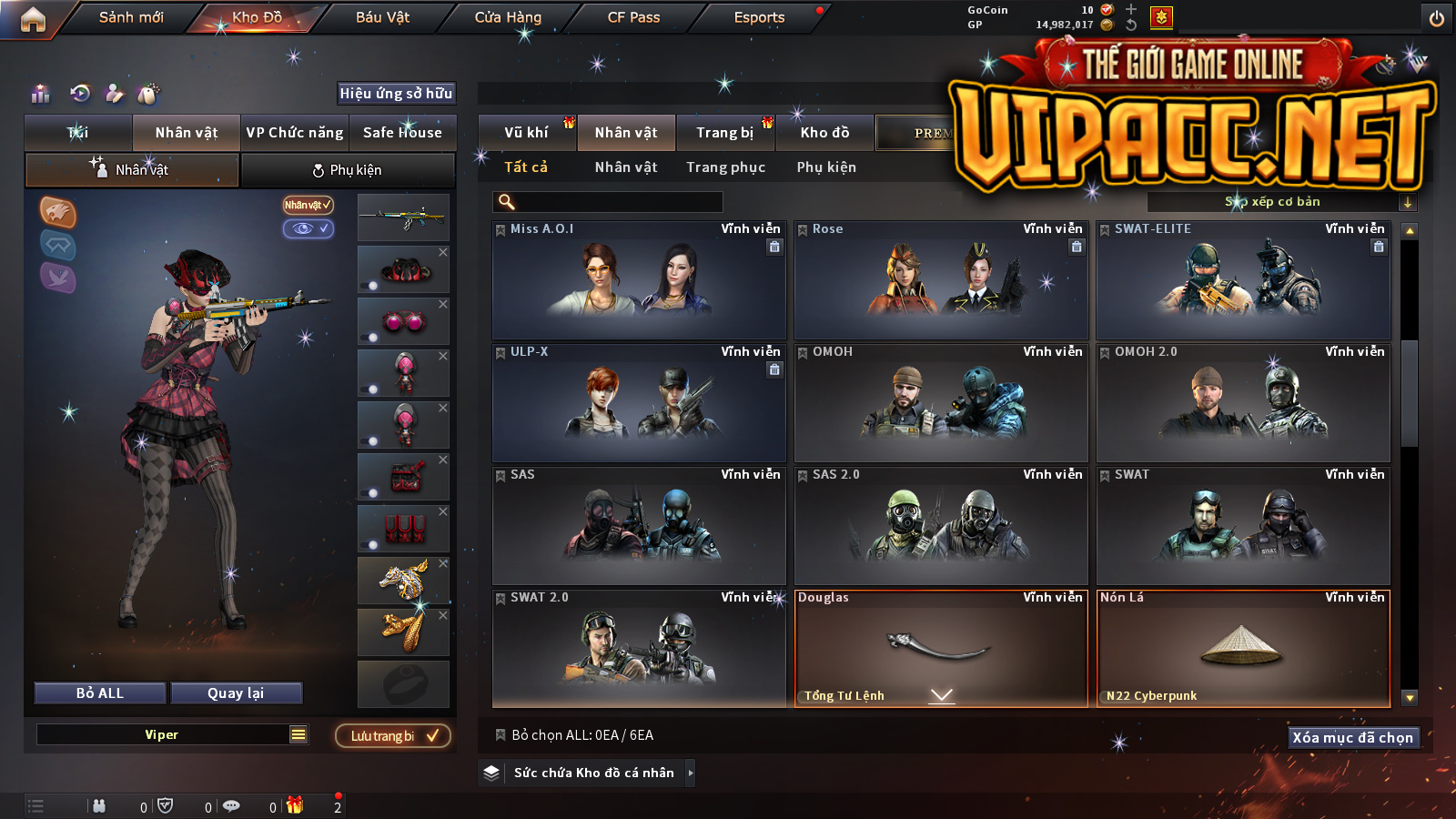Screen dimensions: 1456x819
Task: Open the CF Pass tab
Action: pos(633,17)
